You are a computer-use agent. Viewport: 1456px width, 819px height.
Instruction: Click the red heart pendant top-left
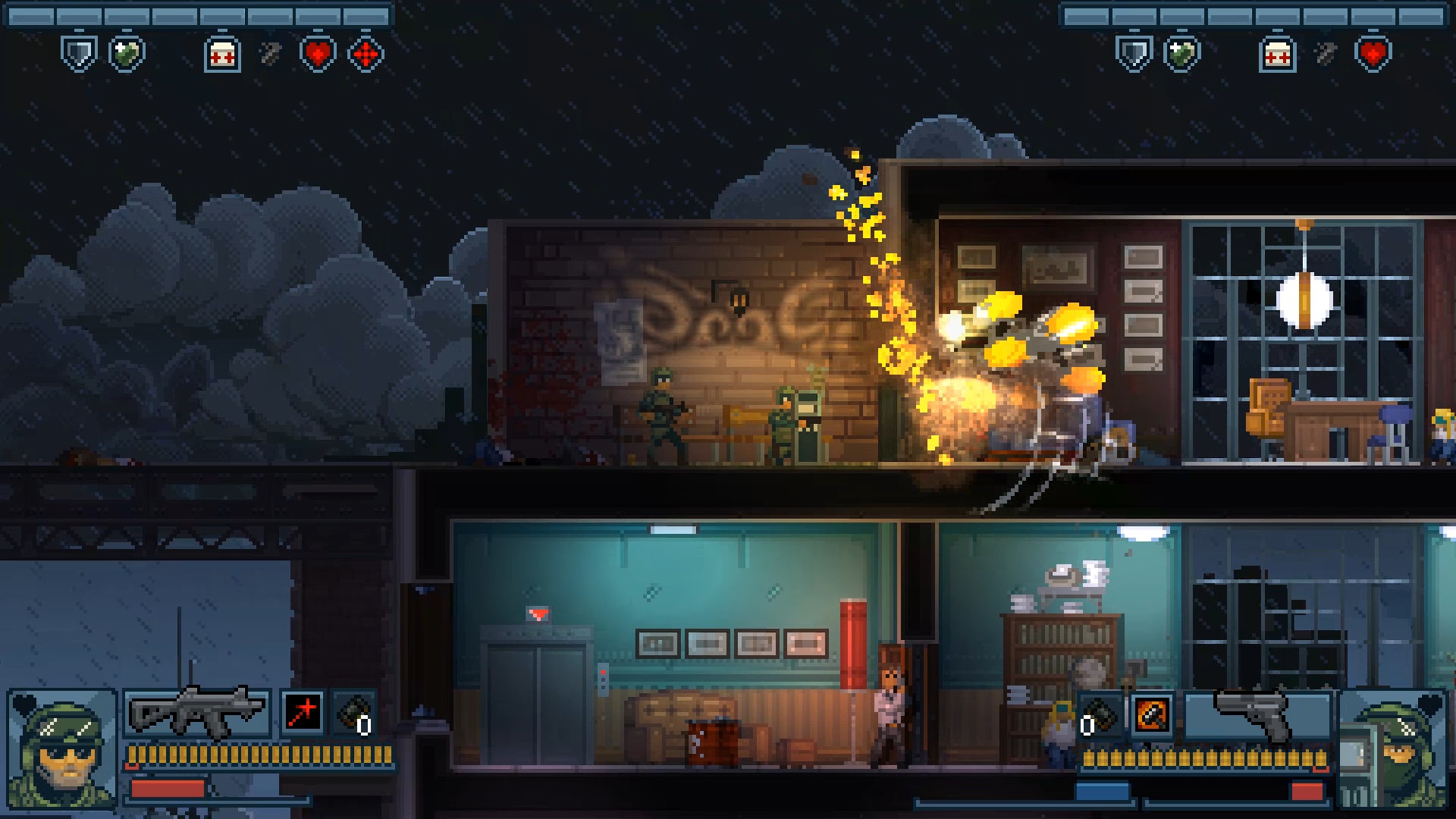pyautogui.click(x=318, y=53)
